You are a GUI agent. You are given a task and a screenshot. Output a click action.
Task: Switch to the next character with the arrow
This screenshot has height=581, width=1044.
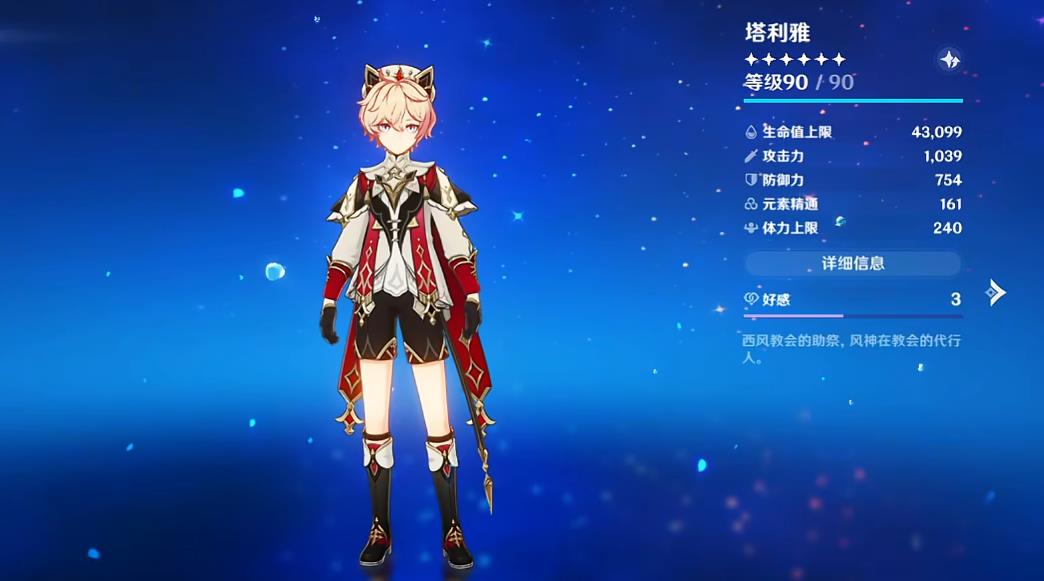pos(994,292)
